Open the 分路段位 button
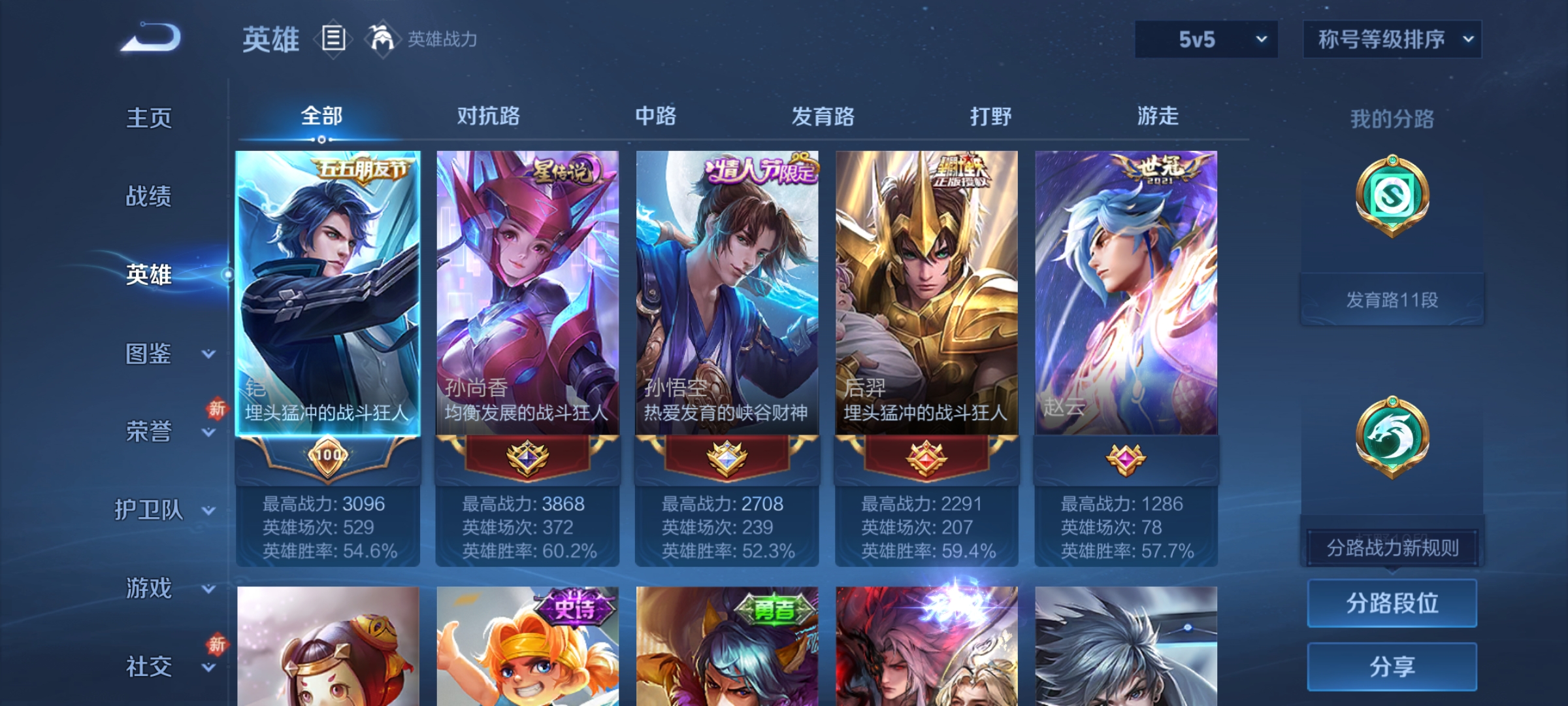This screenshot has width=1568, height=706. tap(1392, 603)
